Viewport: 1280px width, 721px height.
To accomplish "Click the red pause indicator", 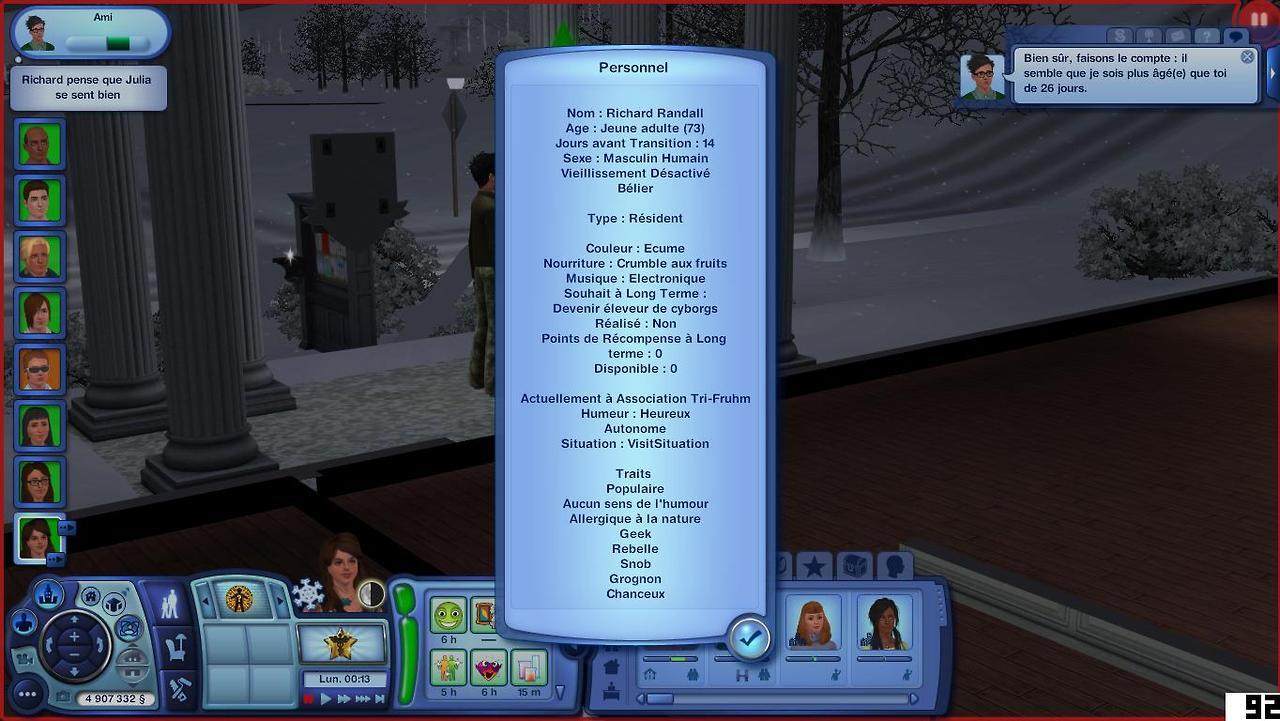I will 1259,18.
